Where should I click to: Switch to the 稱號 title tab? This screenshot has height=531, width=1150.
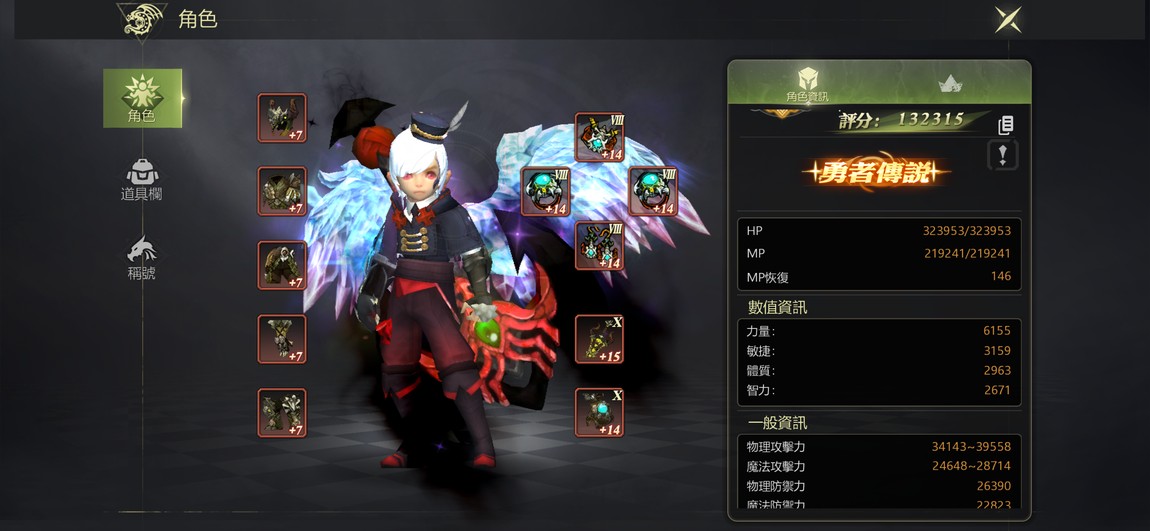[142, 258]
